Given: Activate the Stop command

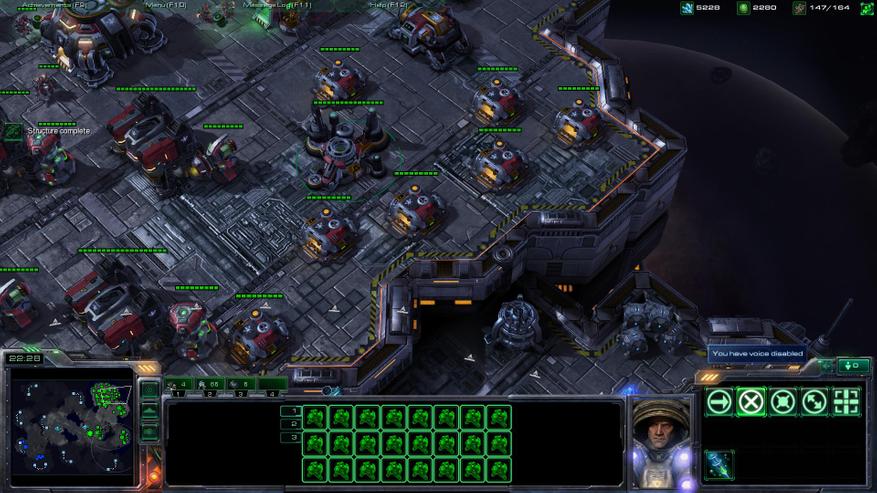Looking at the screenshot, I should 751,402.
